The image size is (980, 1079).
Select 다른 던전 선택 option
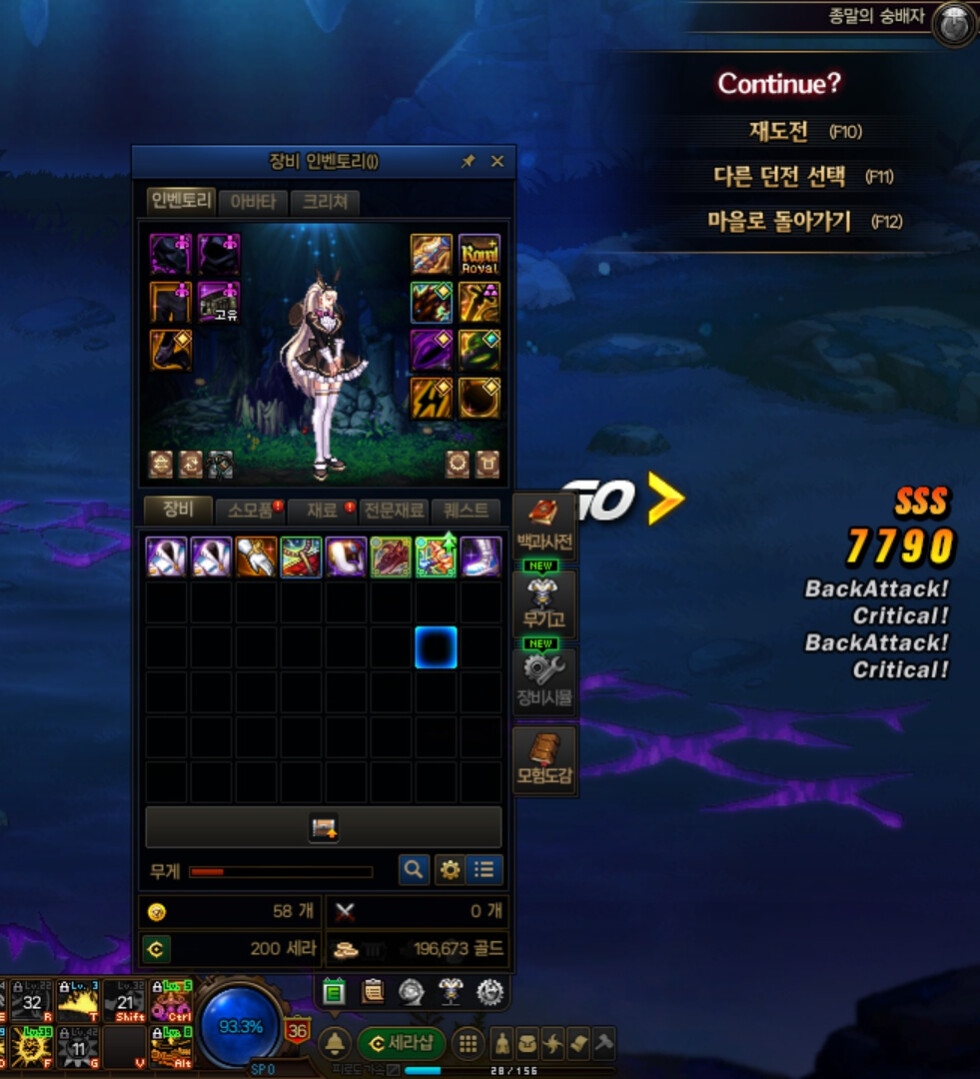[x=781, y=176]
